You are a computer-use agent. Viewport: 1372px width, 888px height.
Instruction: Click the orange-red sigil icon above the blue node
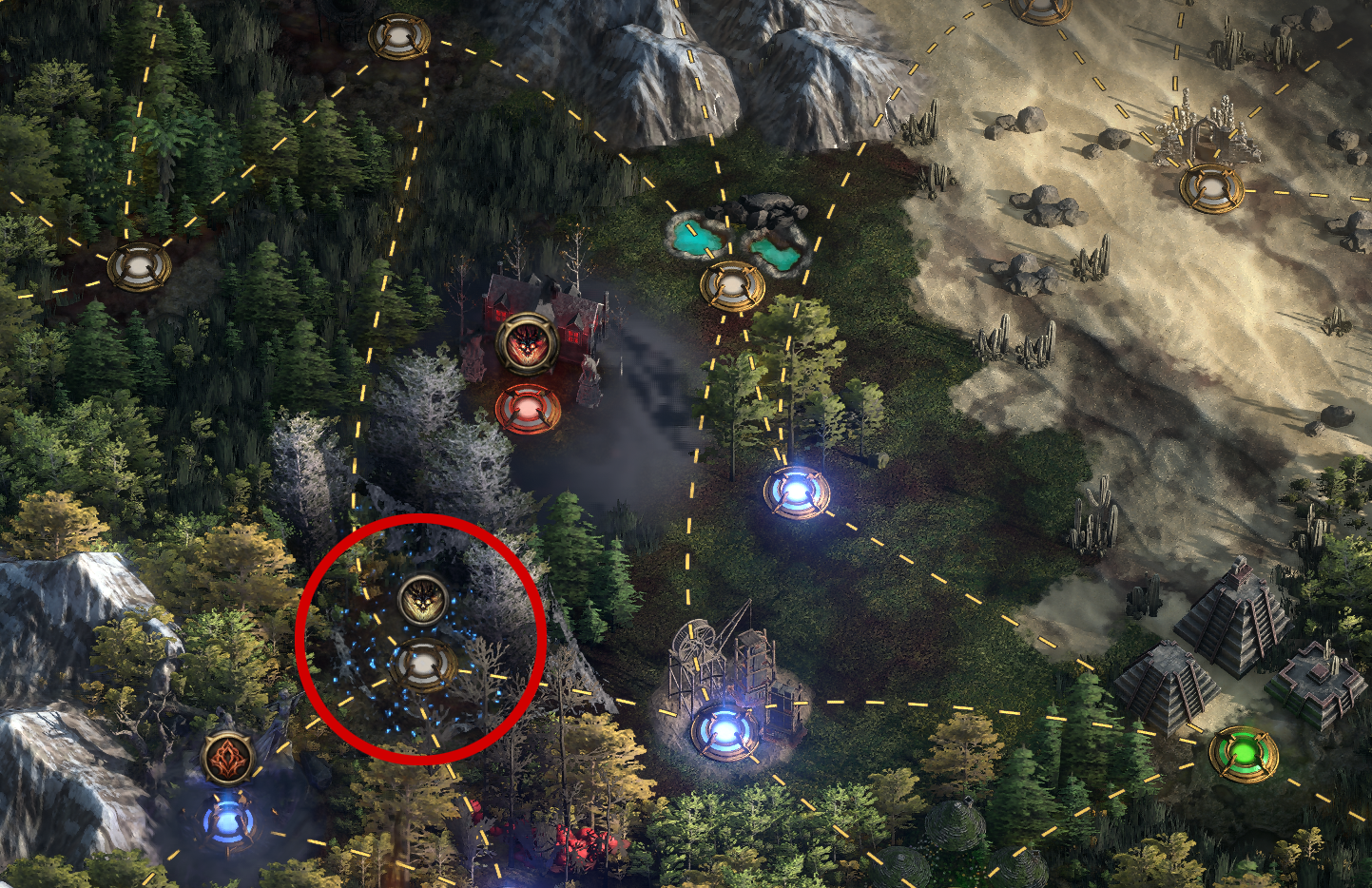[x=228, y=758]
